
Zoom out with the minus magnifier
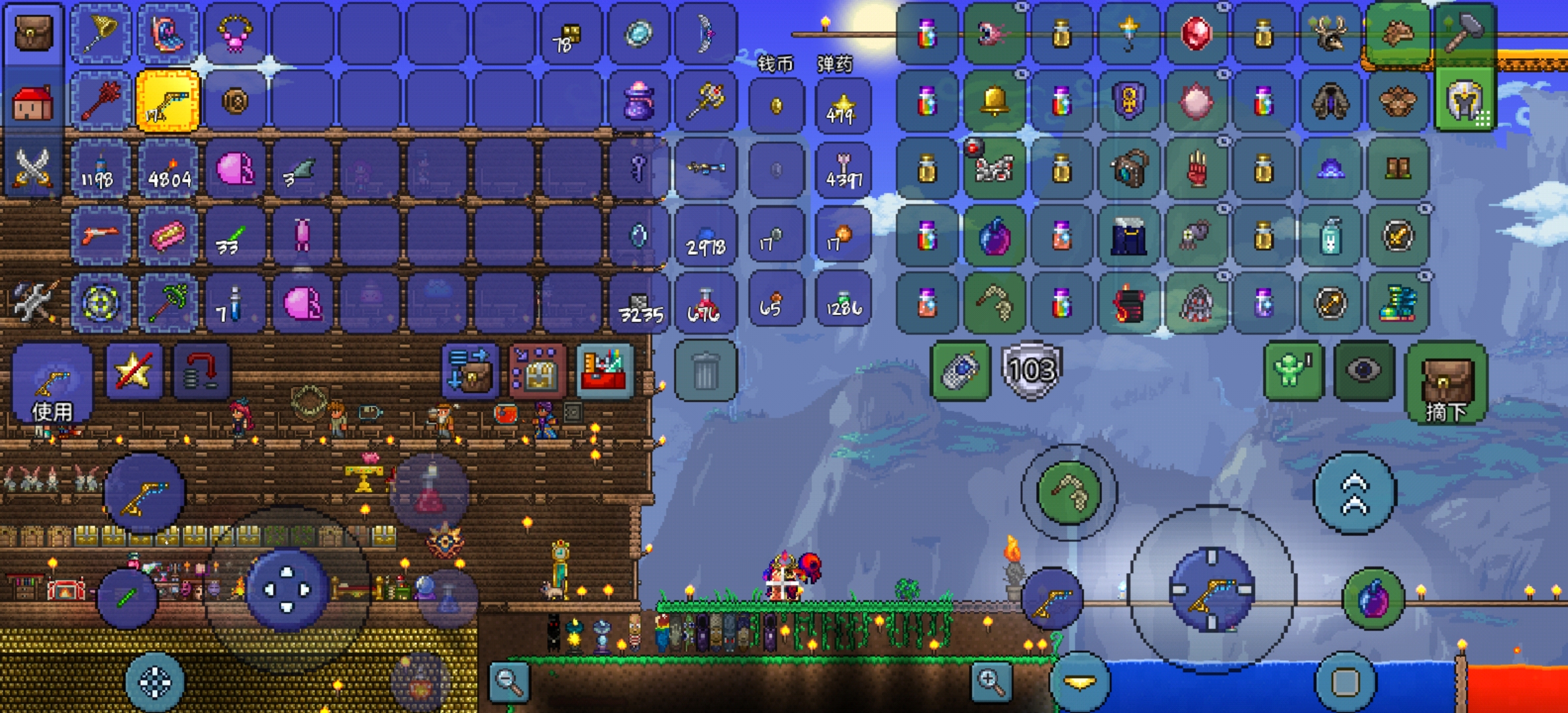point(509,681)
